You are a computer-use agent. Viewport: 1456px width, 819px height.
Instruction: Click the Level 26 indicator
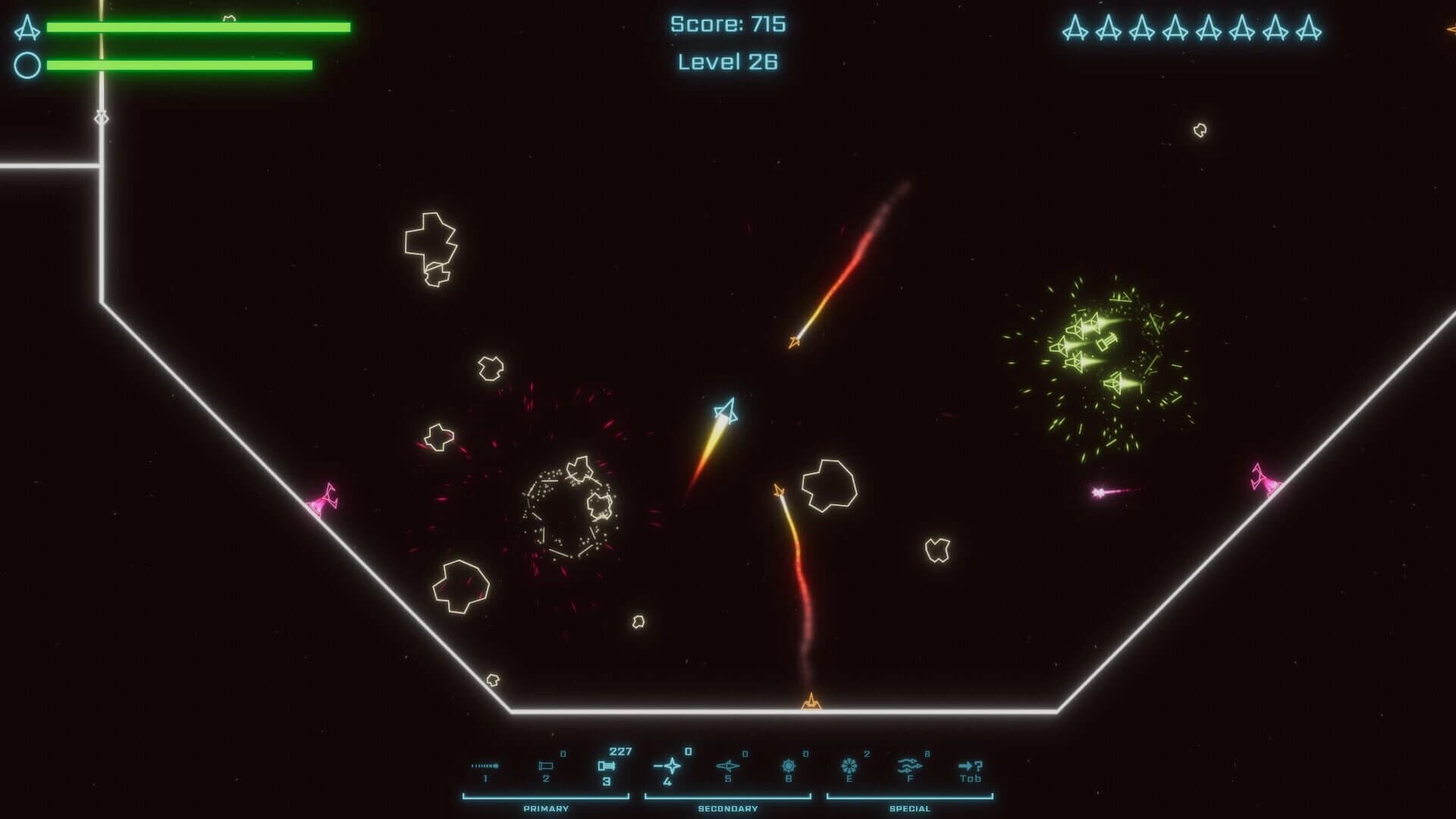[x=727, y=63]
